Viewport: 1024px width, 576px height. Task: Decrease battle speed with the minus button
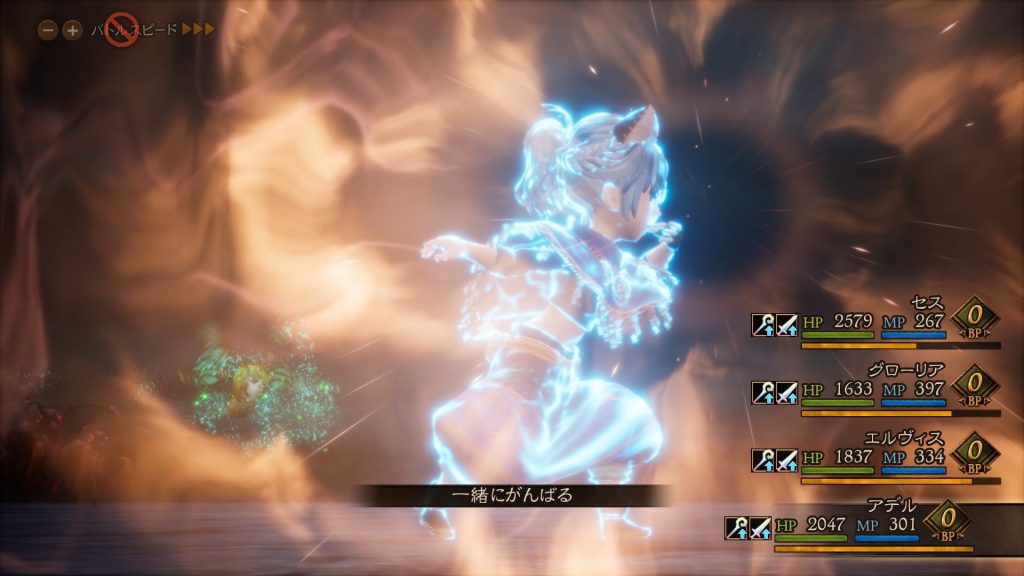pyautogui.click(x=48, y=30)
